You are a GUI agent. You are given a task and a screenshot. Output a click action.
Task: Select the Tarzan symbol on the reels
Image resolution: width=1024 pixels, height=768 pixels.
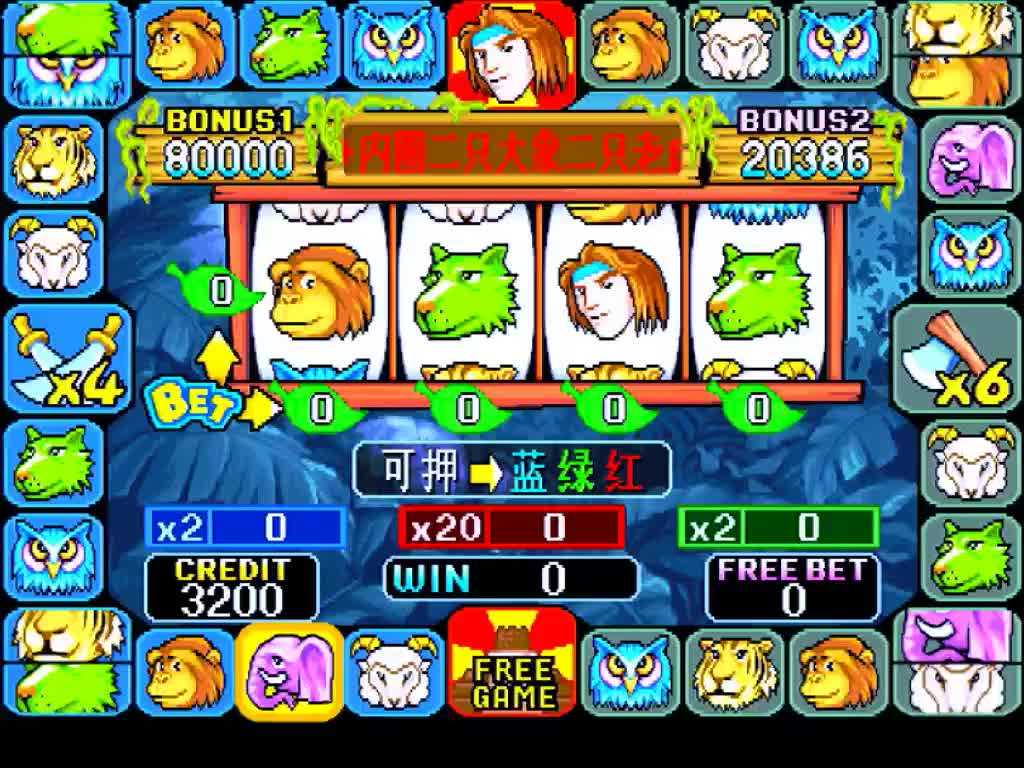coord(612,292)
